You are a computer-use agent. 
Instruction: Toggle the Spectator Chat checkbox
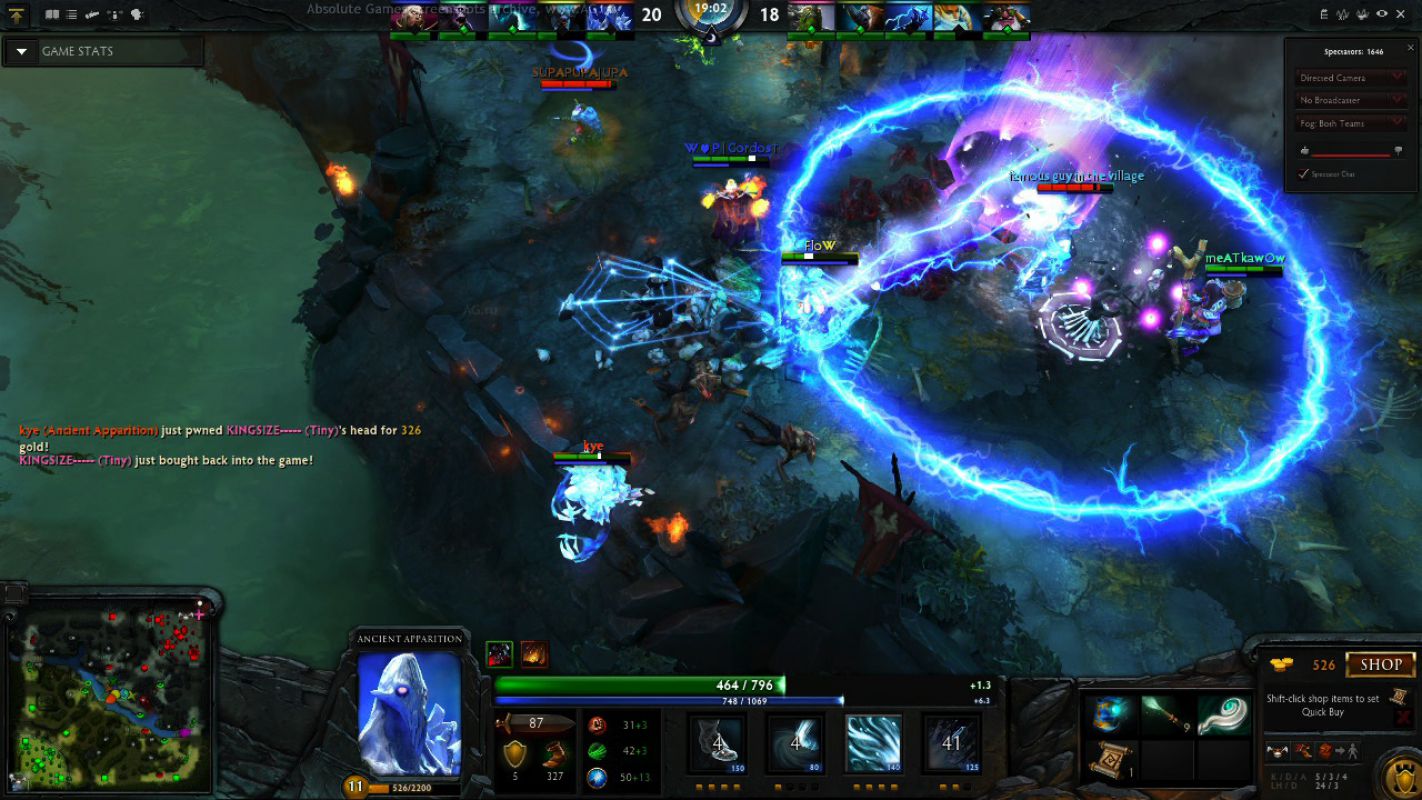click(x=1303, y=173)
